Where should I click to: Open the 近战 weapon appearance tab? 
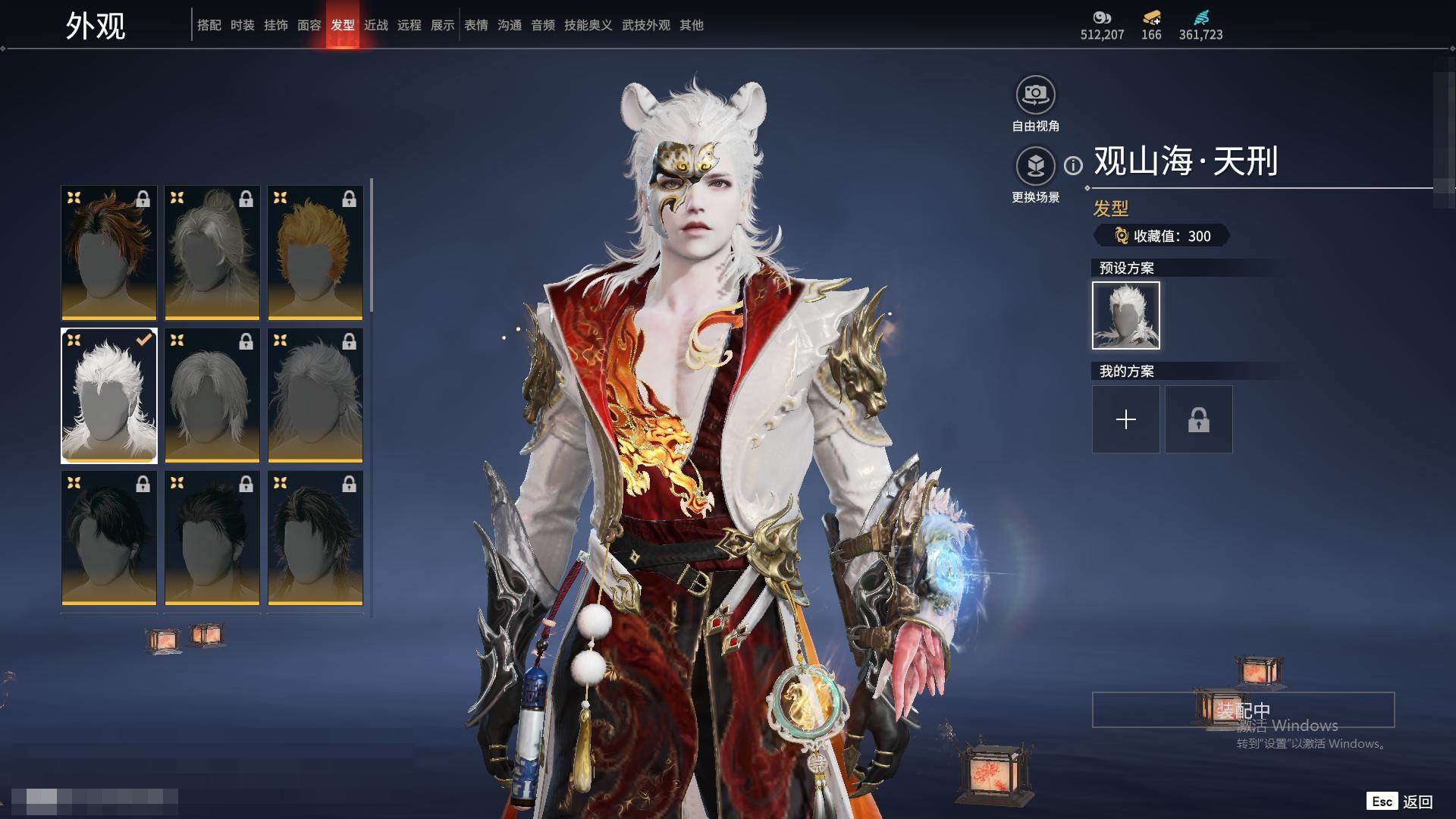[x=375, y=25]
